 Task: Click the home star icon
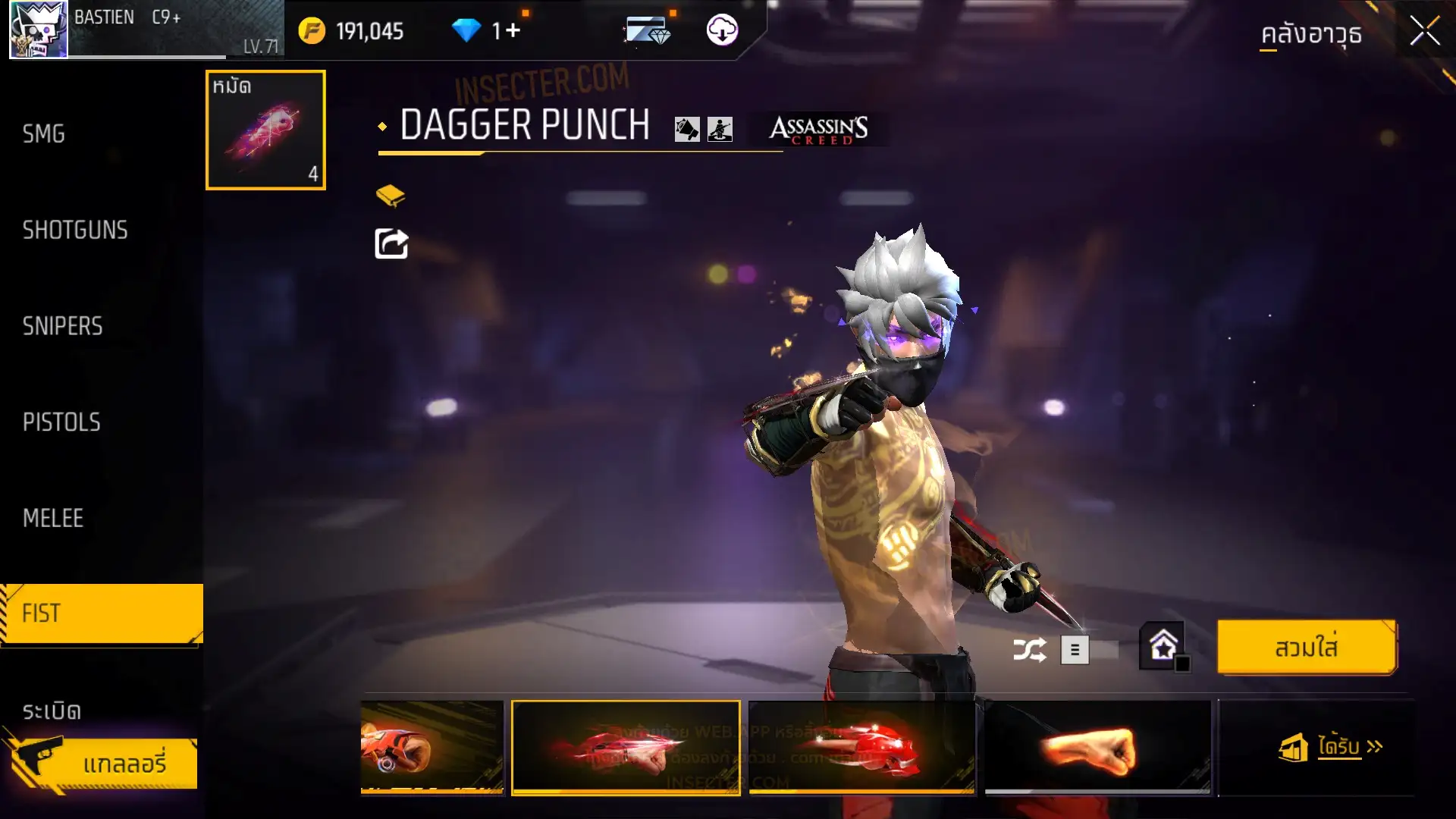coord(1163,647)
